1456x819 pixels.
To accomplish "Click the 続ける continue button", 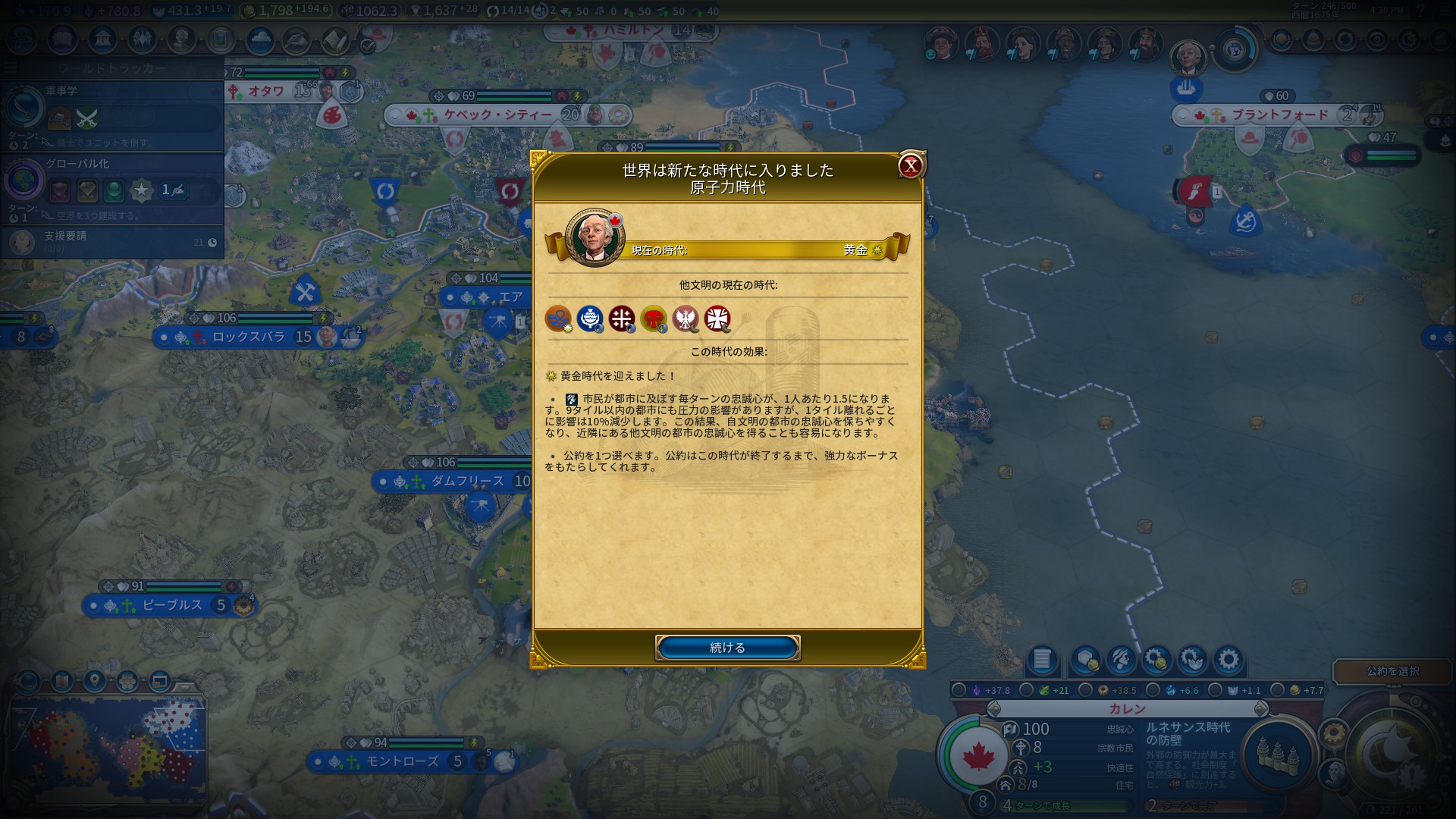I will [727, 648].
